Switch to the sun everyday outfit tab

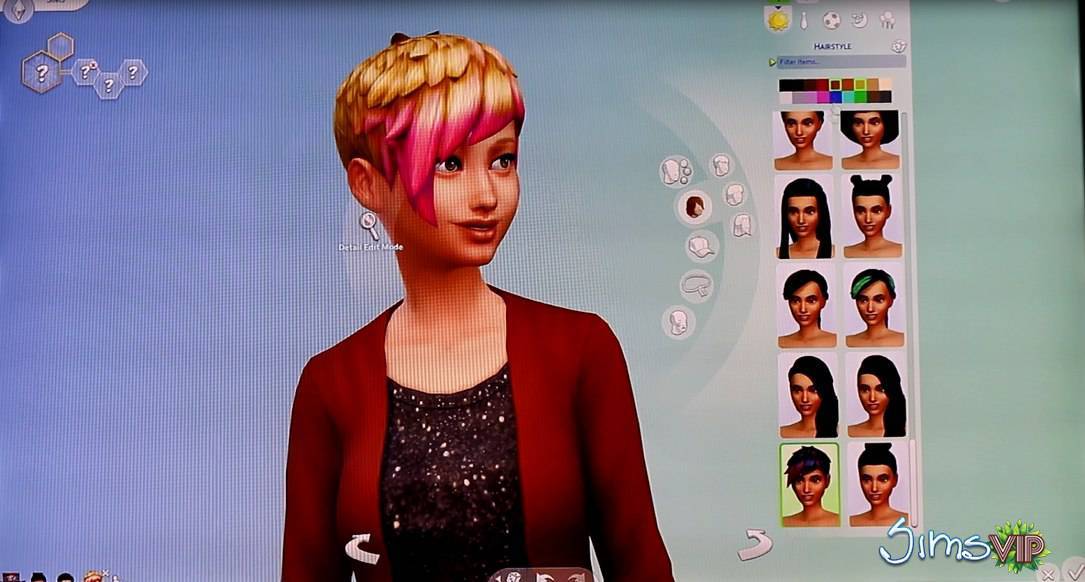[777, 19]
